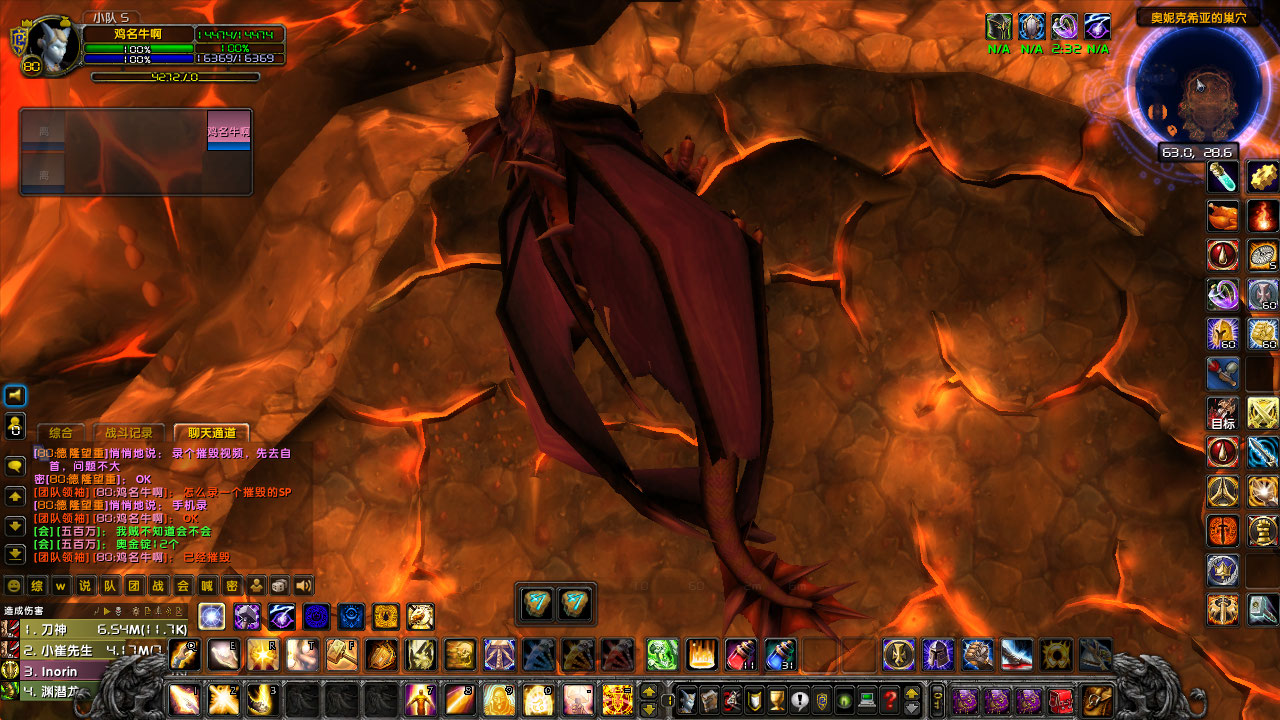Use the blue mana potion slot

(779, 655)
